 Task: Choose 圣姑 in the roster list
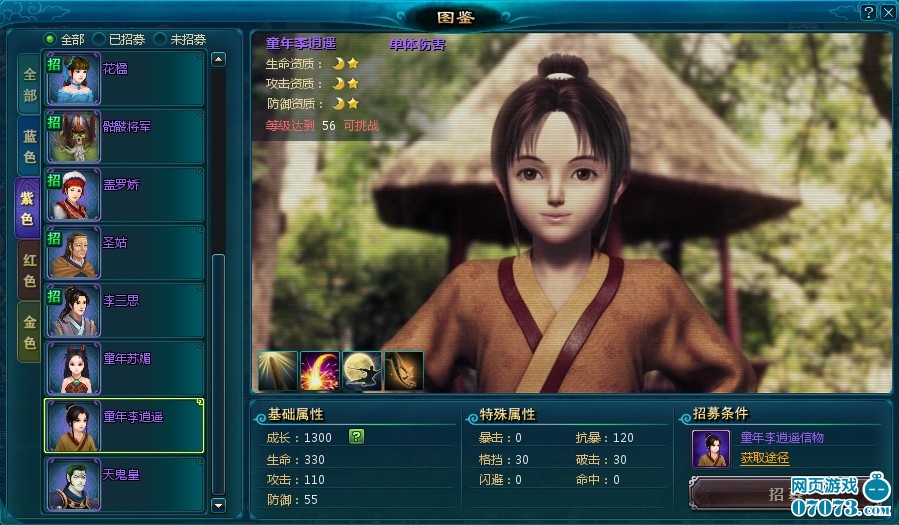click(124, 252)
